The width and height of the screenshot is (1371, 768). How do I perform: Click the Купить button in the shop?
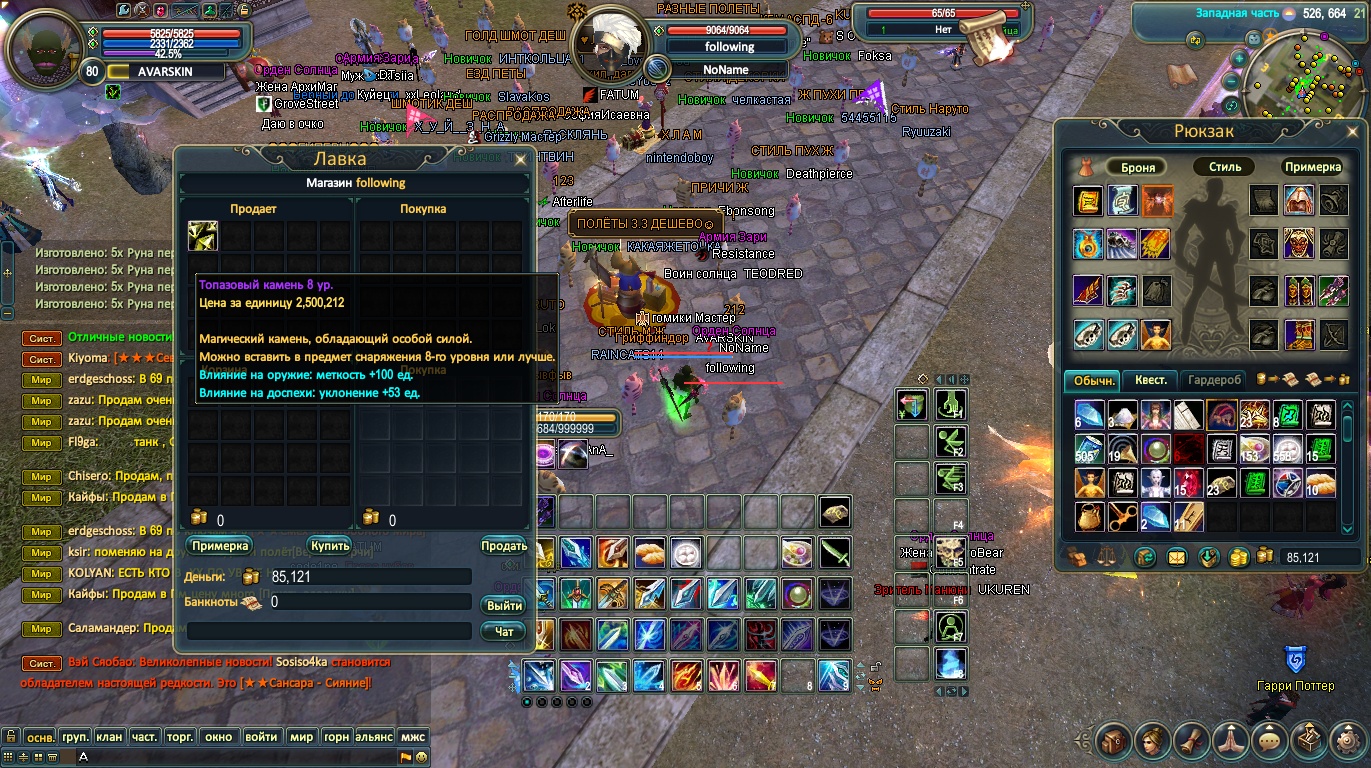coord(329,546)
